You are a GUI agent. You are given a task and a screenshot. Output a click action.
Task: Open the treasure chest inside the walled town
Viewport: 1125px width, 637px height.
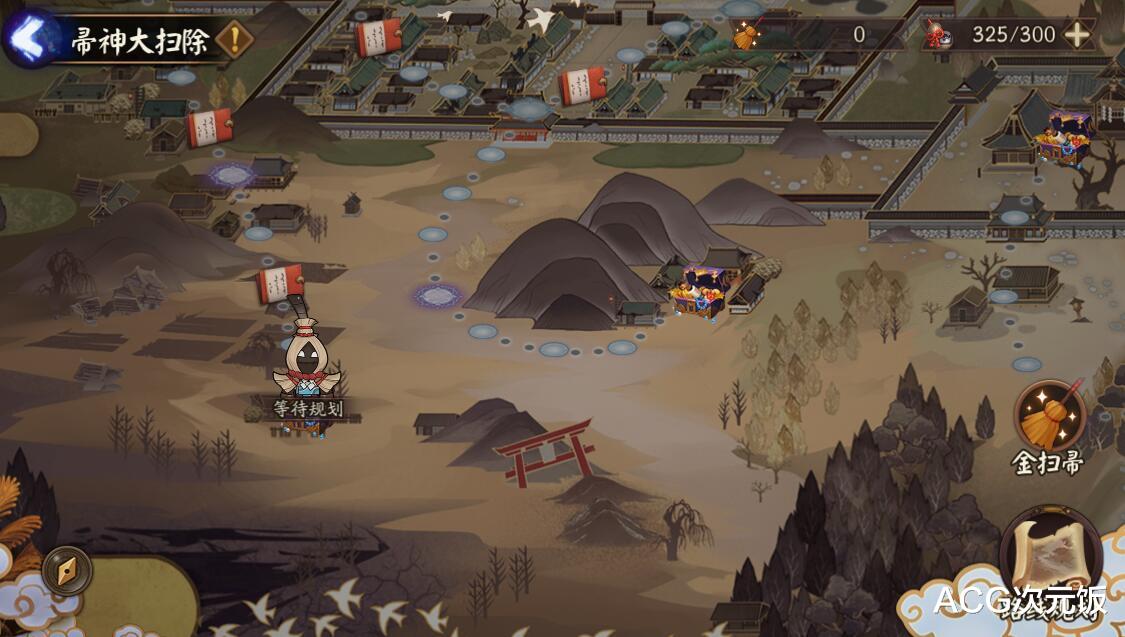(x=1064, y=137)
